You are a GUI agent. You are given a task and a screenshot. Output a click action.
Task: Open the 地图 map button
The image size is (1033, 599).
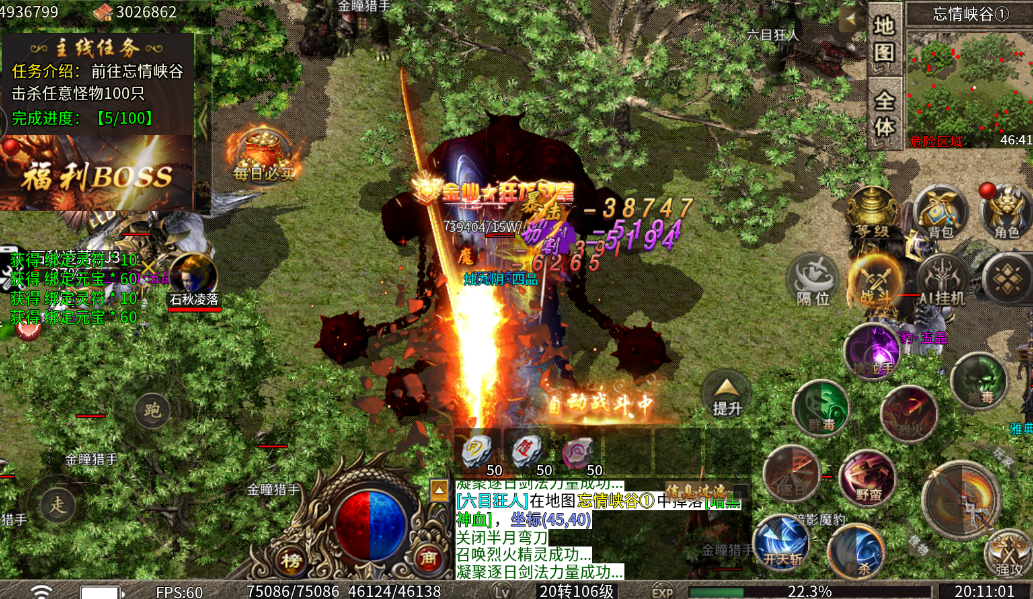tap(884, 40)
